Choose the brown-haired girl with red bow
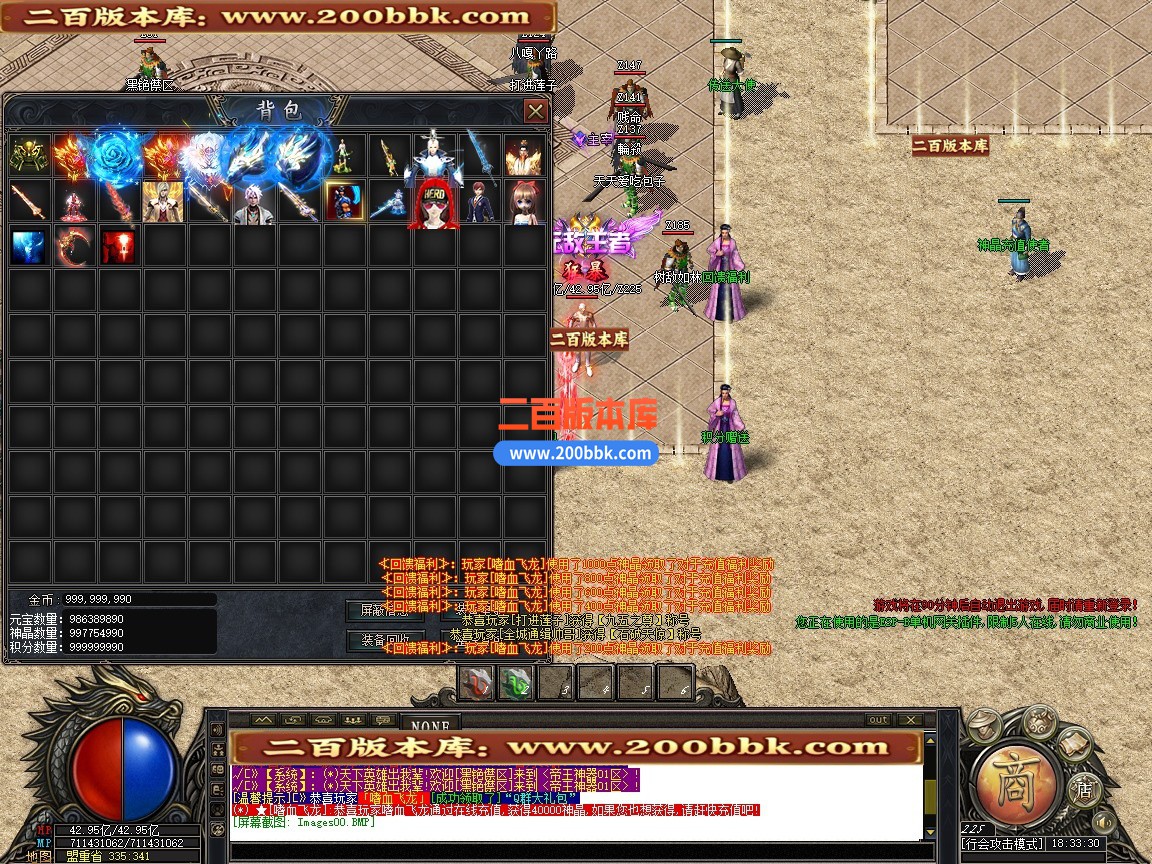Screen dimensions: 1152x864 [524, 201]
